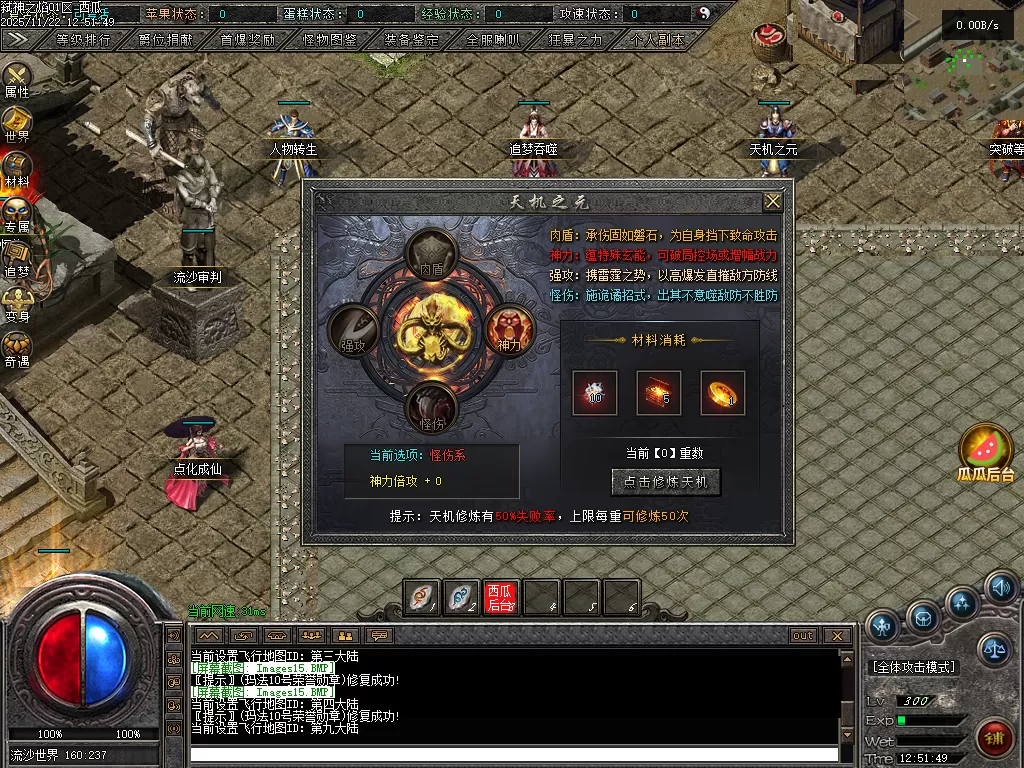Toggle the speaker sound button

point(1000,587)
